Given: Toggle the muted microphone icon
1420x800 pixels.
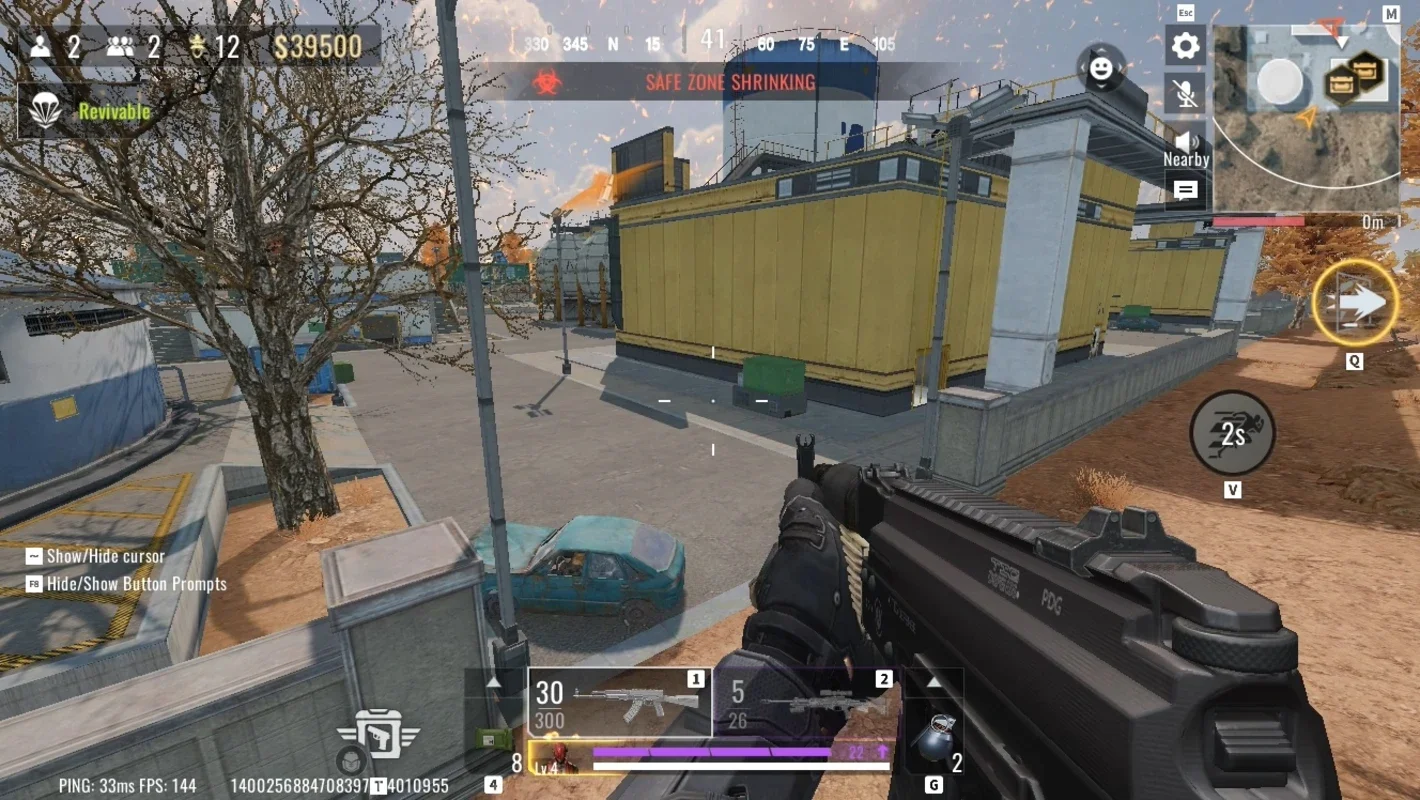Looking at the screenshot, I should click(1185, 93).
